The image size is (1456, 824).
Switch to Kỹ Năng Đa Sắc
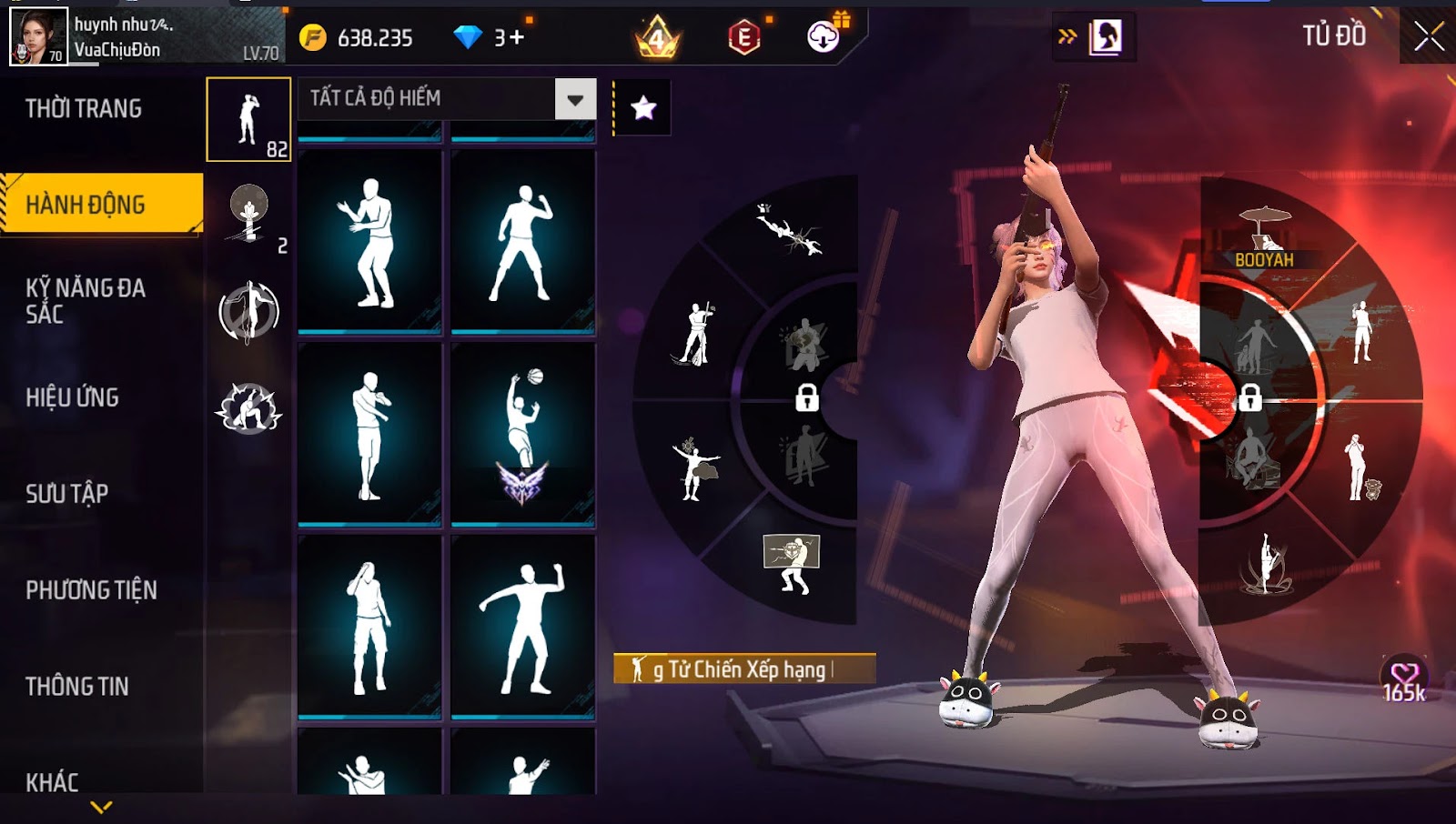(x=85, y=301)
